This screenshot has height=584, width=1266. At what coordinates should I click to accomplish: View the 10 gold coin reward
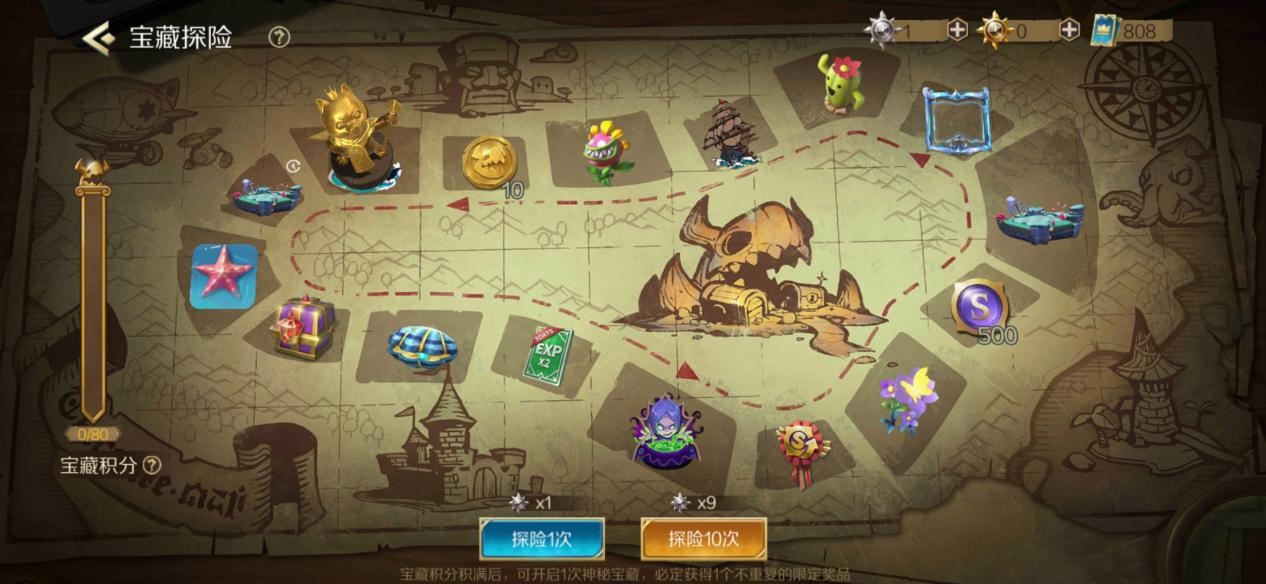(490, 162)
